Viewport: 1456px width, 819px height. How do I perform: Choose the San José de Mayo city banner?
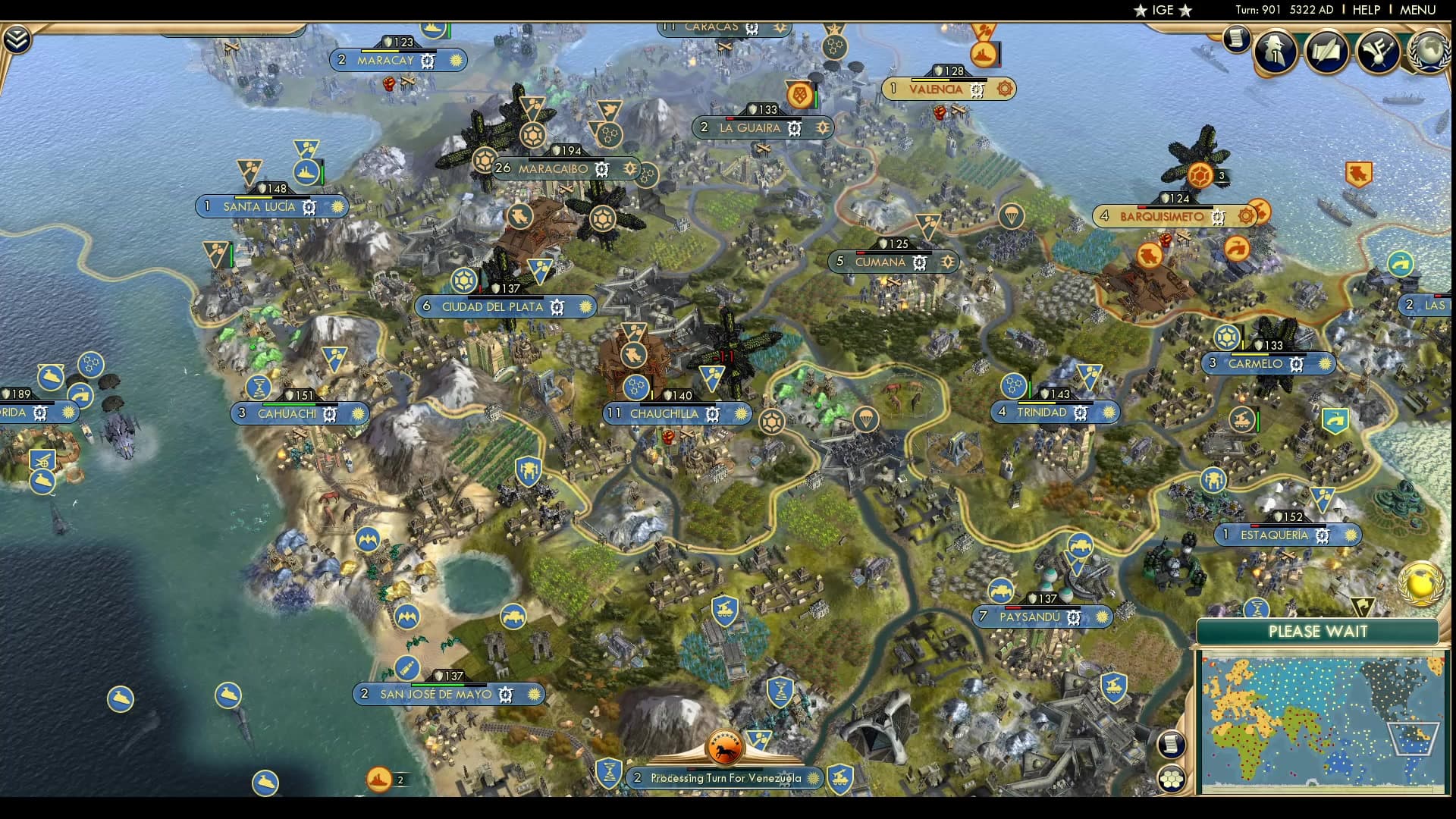[x=435, y=695]
